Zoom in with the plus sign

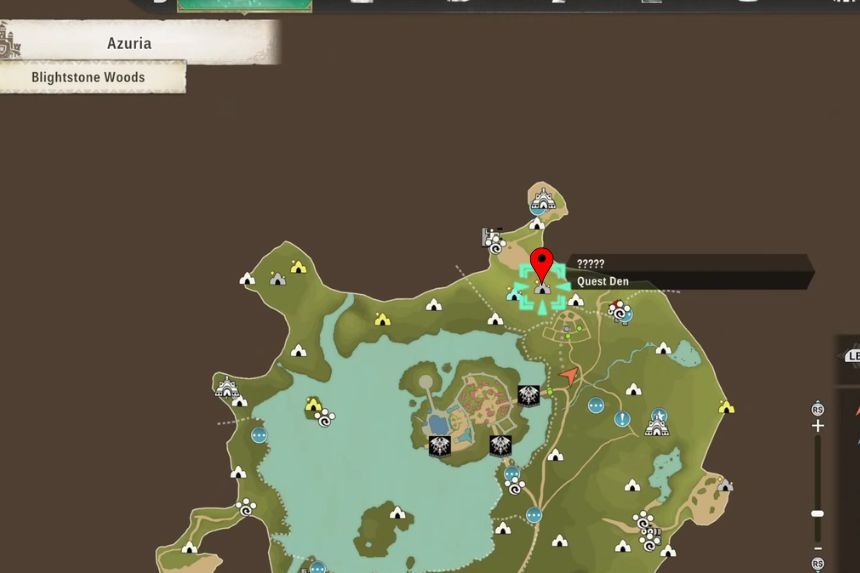818,426
